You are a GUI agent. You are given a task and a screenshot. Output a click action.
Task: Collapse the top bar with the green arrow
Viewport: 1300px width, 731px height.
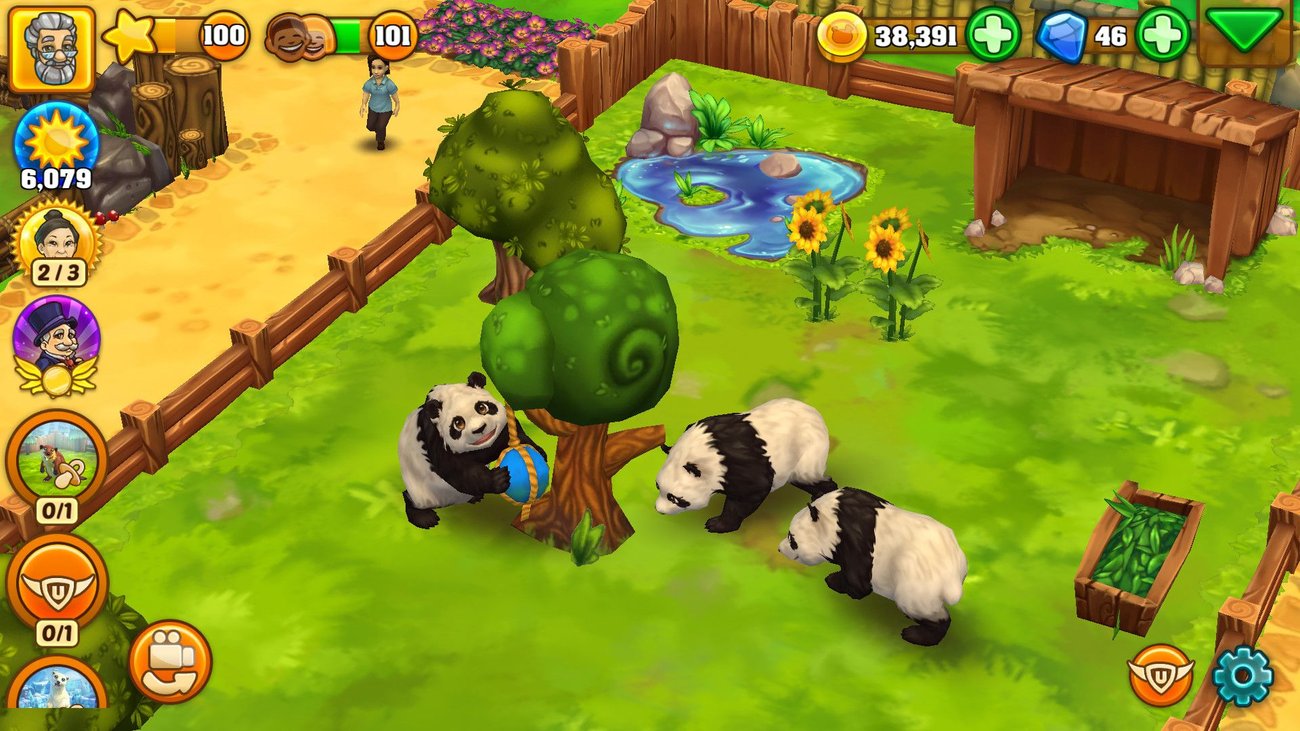pos(1248,33)
